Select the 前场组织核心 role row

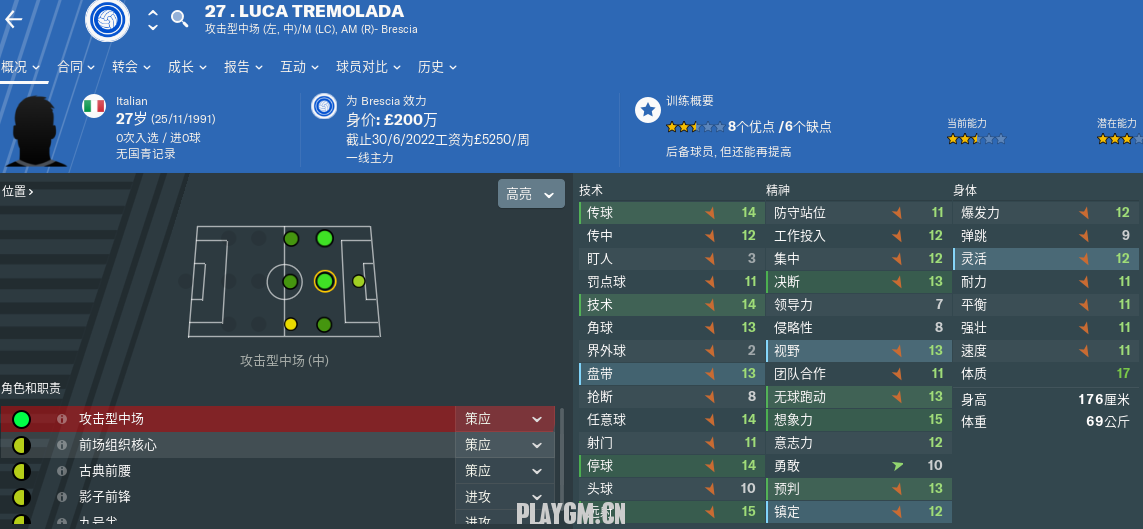pos(228,445)
